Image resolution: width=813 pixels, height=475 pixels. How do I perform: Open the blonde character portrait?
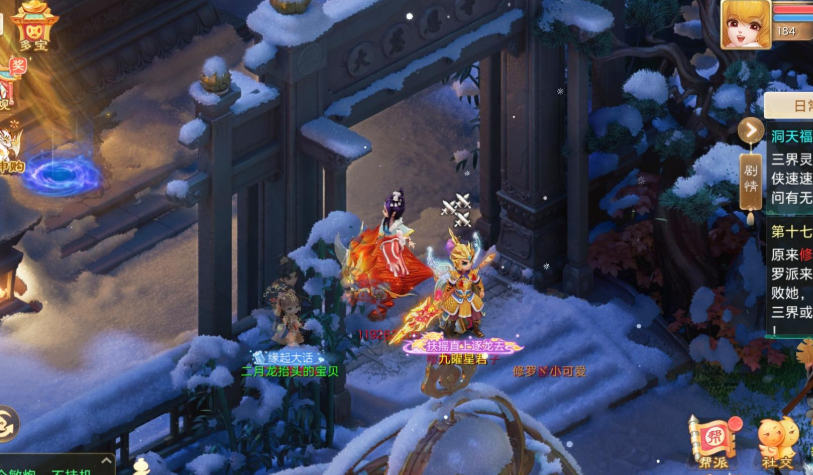click(746, 24)
